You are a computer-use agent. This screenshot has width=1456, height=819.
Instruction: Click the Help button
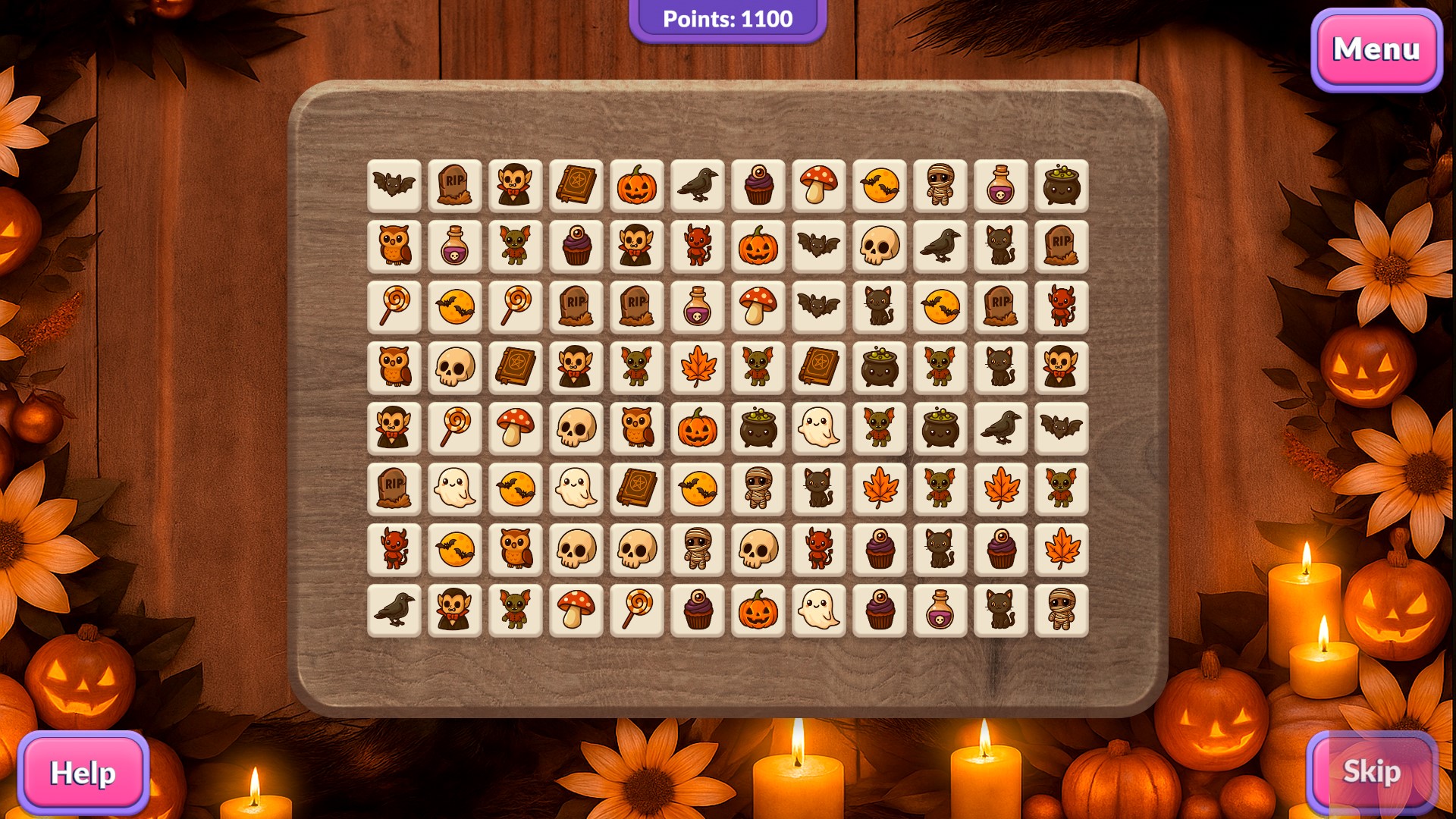(x=83, y=773)
